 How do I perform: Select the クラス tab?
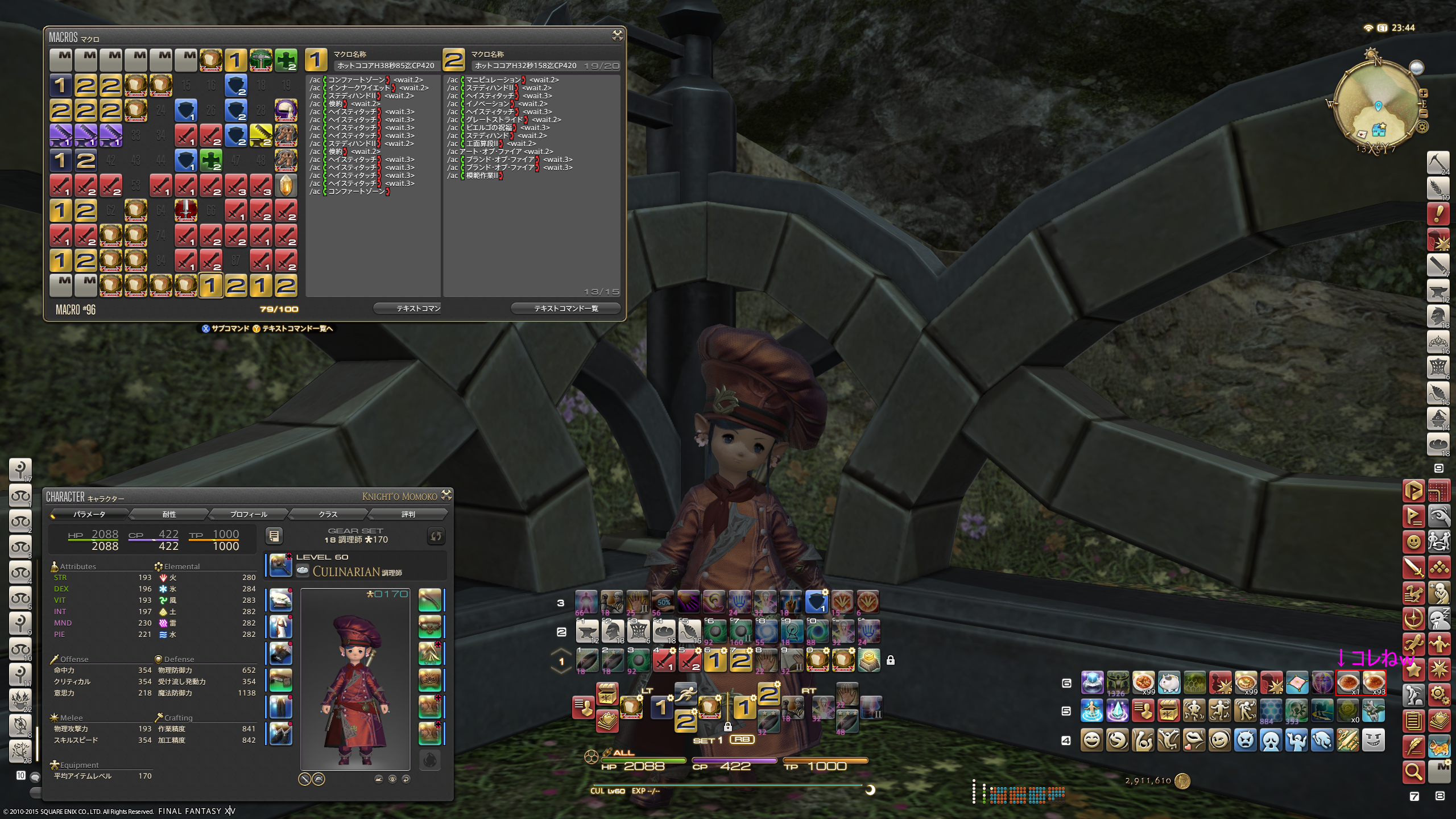pyautogui.click(x=328, y=514)
